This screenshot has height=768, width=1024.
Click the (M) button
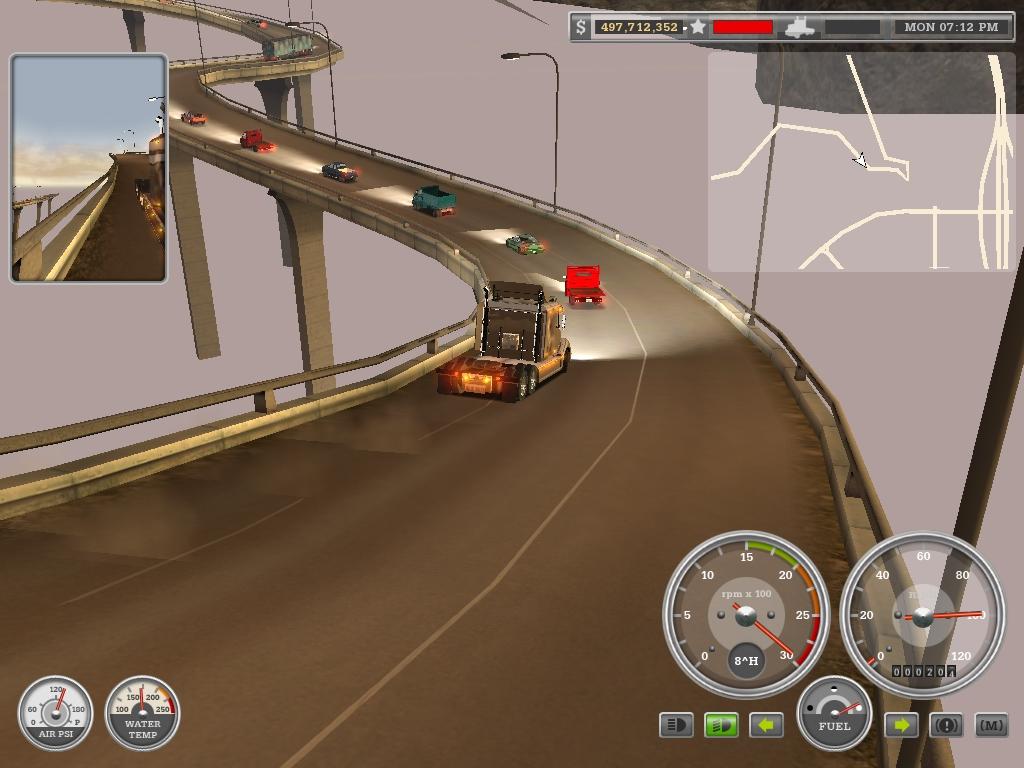point(991,725)
